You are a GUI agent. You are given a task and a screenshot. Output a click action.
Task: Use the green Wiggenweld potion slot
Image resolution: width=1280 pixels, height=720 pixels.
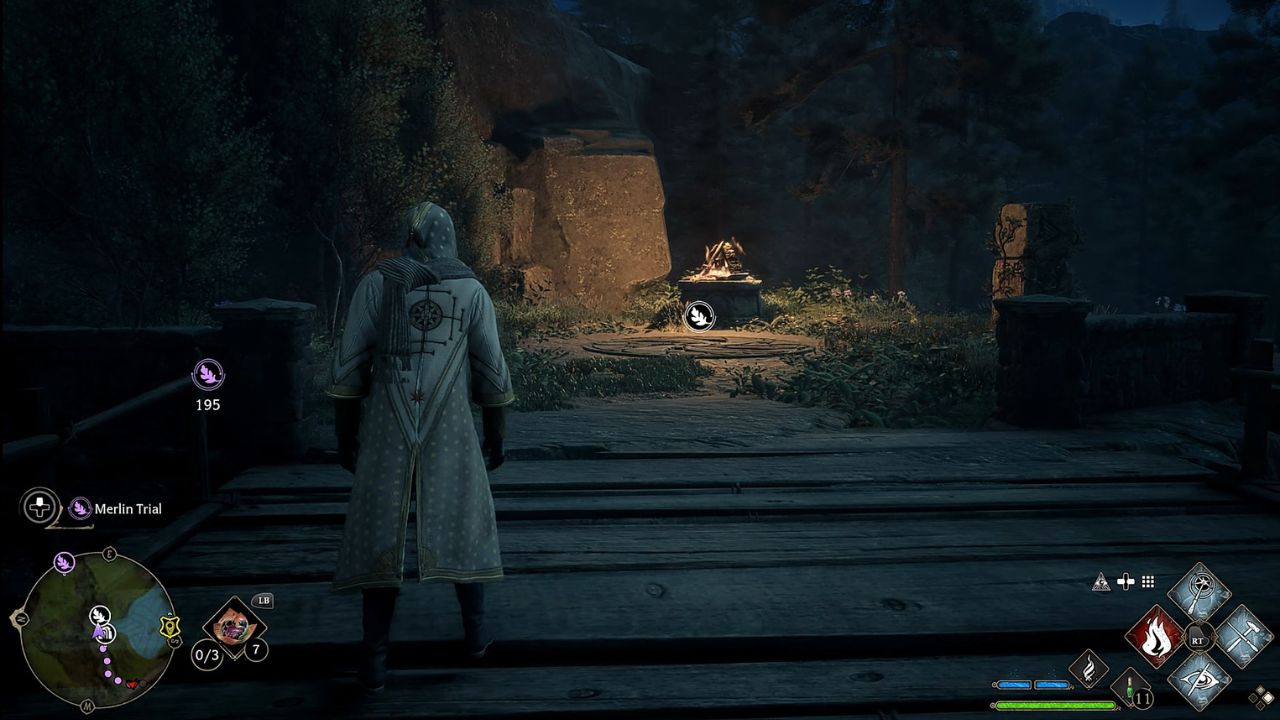point(1131,690)
